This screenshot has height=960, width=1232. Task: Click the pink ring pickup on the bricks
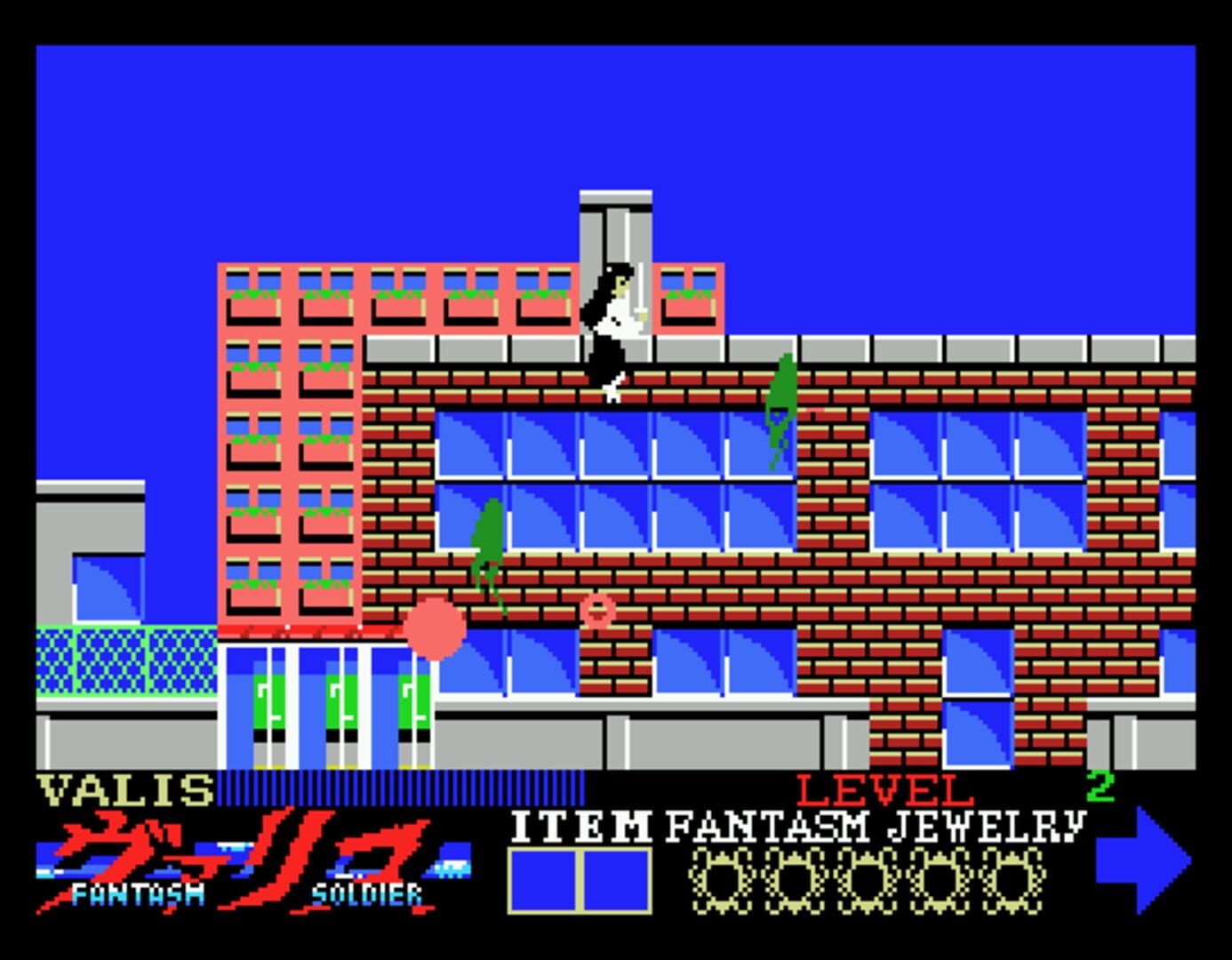[599, 612]
